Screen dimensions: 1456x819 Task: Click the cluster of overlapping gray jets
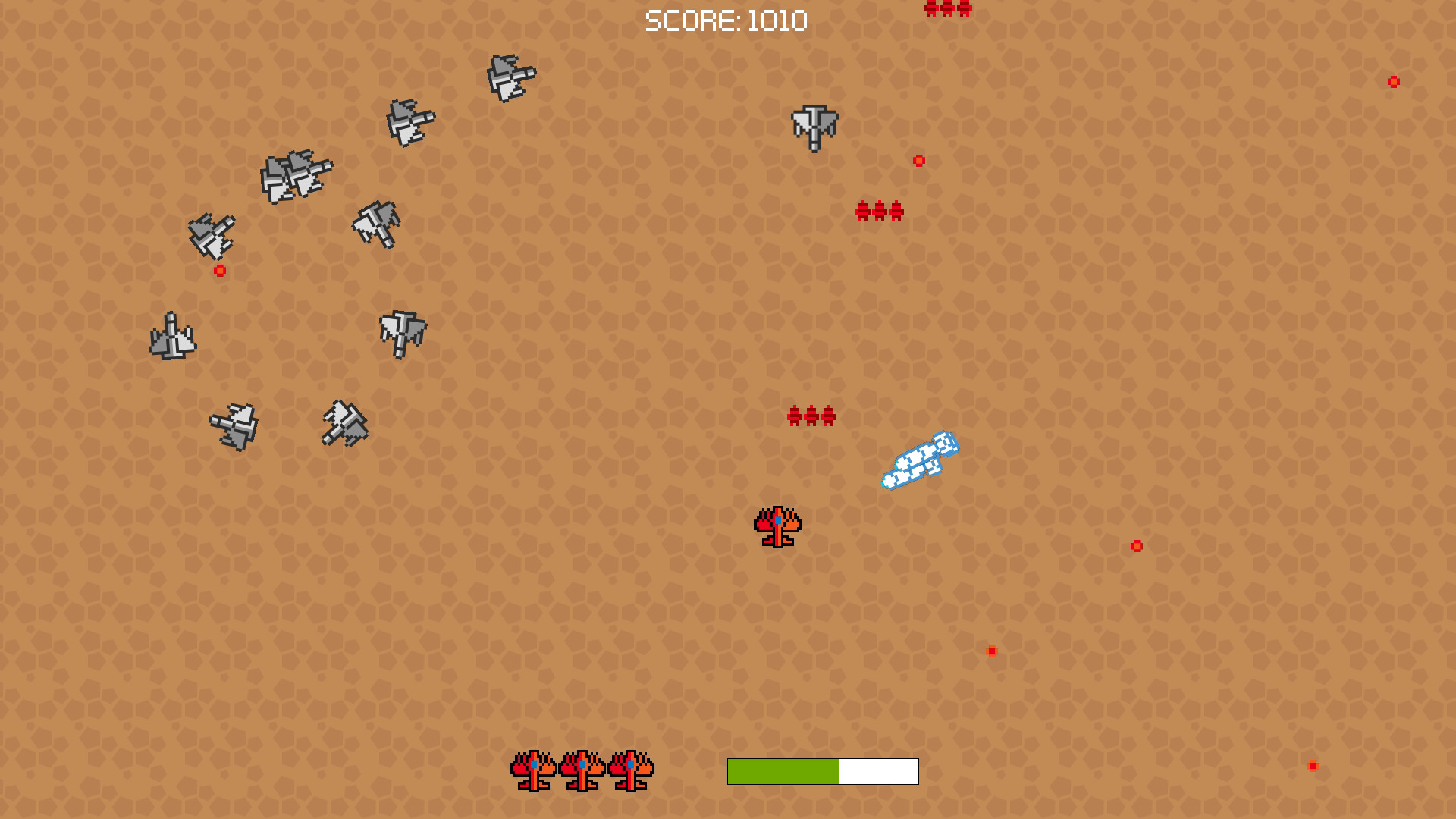tap(296, 178)
